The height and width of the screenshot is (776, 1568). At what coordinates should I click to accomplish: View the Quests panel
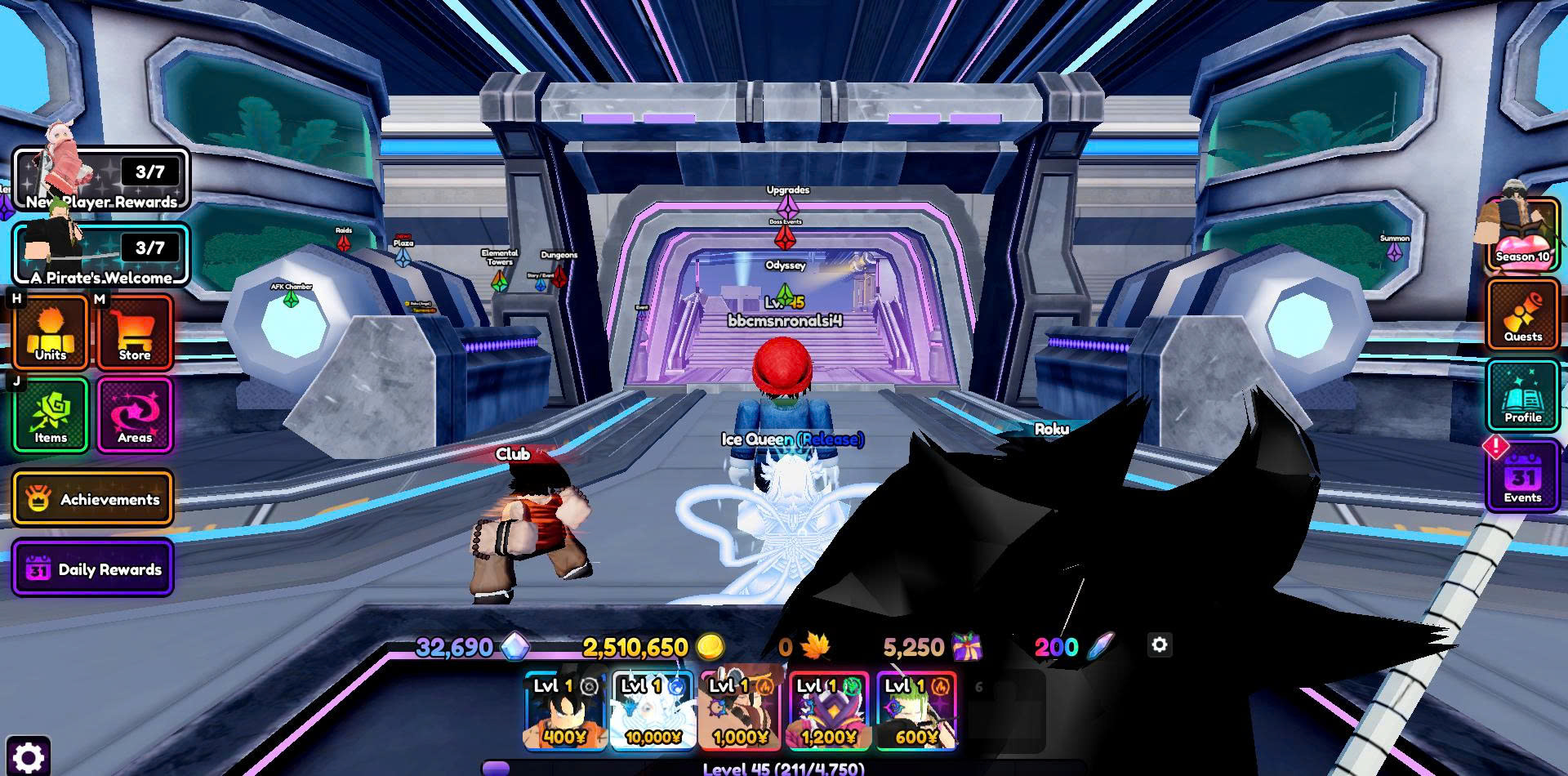pos(1523,315)
